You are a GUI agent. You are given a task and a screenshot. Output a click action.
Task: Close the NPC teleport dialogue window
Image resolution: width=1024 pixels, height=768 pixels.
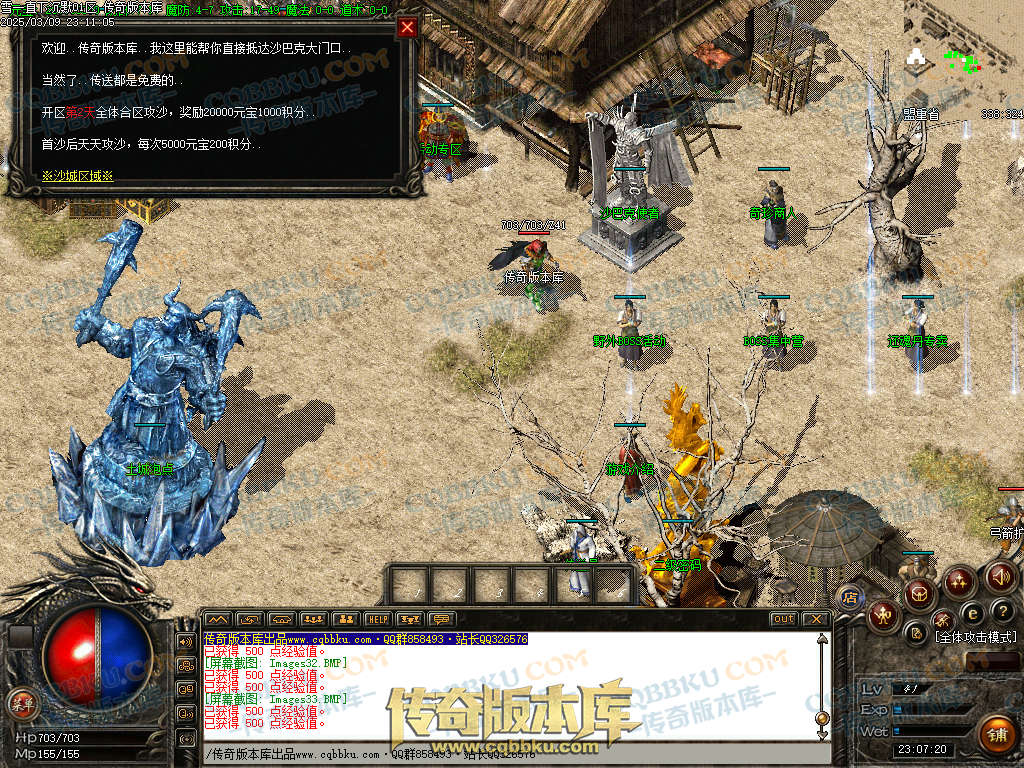407,28
